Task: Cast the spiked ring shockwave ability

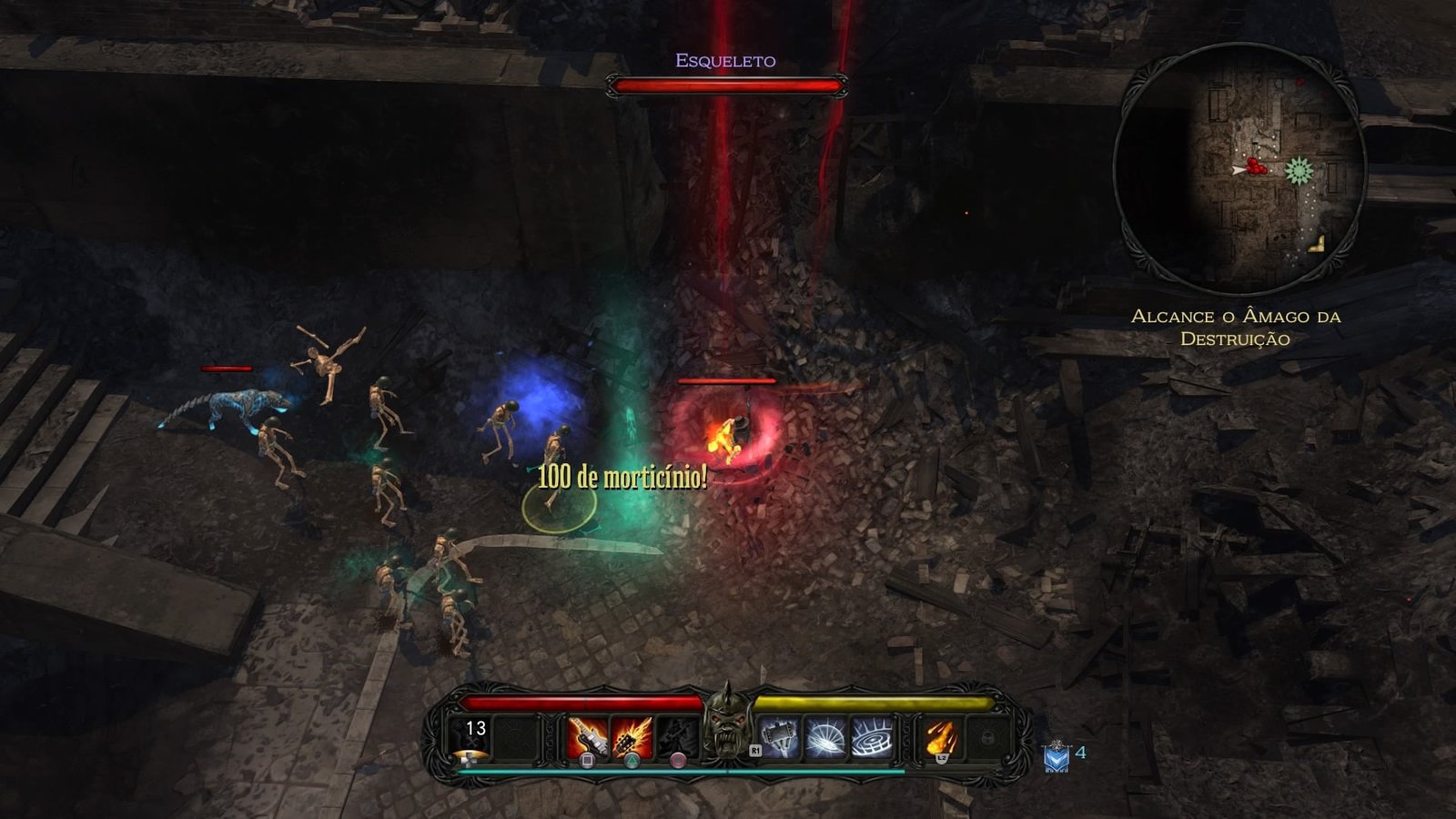Action: [872, 736]
